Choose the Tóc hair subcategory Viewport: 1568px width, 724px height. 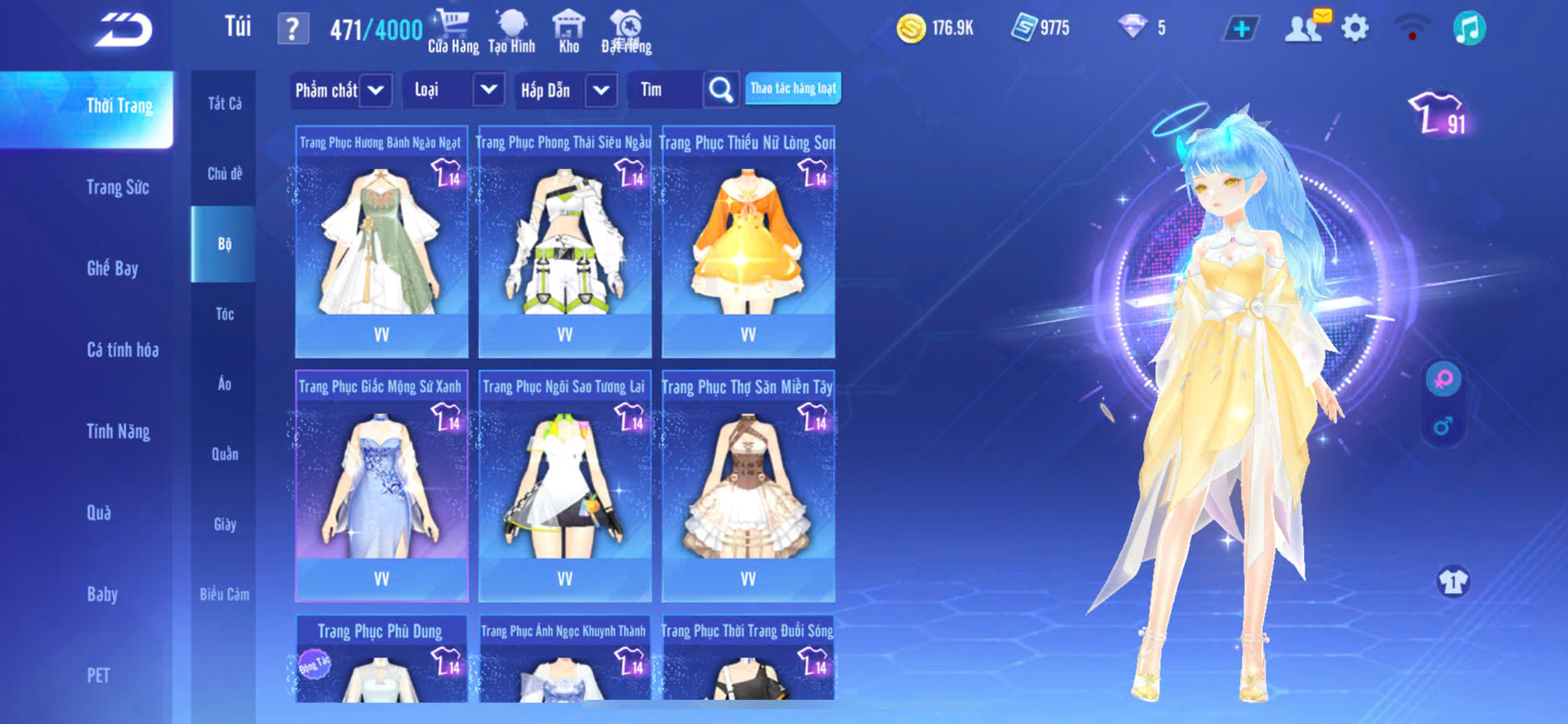click(224, 314)
